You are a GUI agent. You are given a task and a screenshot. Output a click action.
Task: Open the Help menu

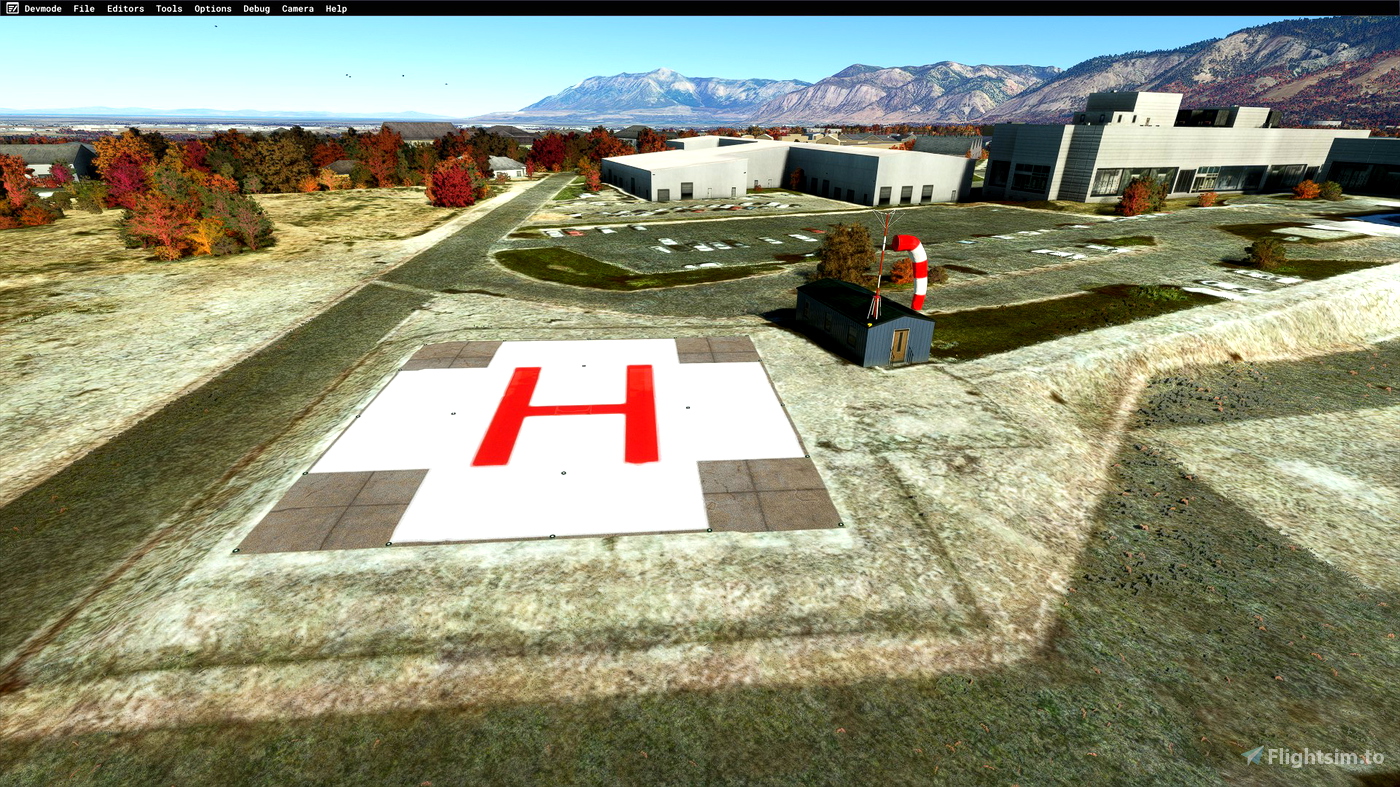pyautogui.click(x=336, y=8)
